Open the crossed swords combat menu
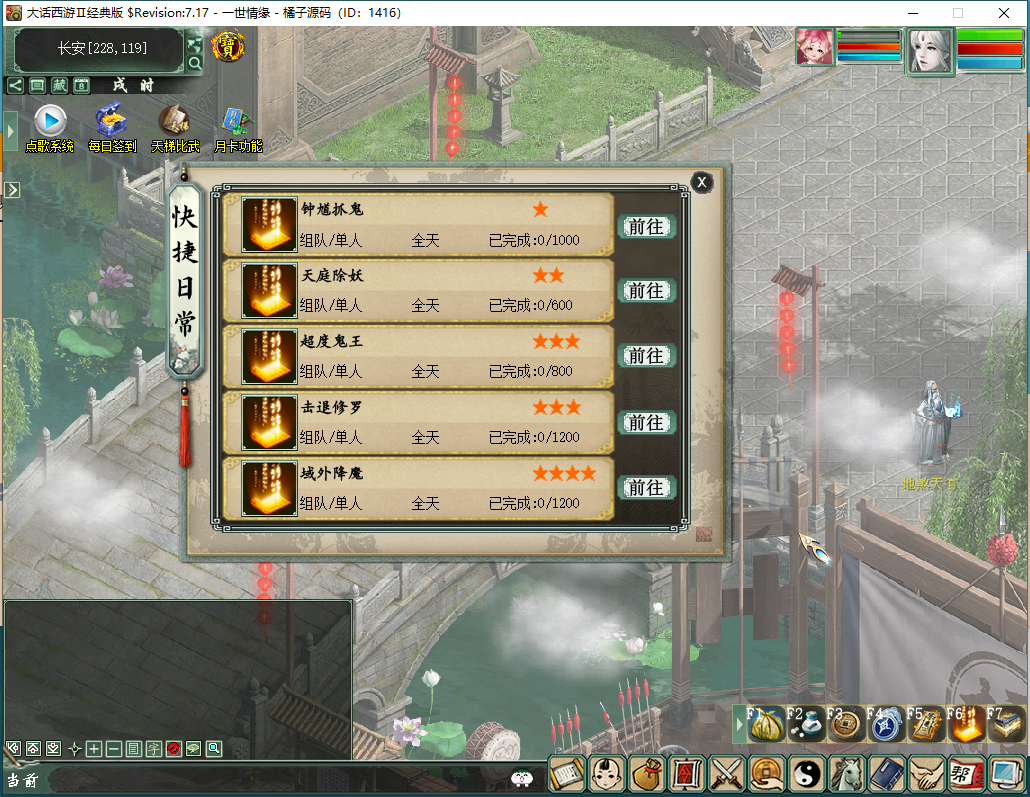 (x=726, y=775)
